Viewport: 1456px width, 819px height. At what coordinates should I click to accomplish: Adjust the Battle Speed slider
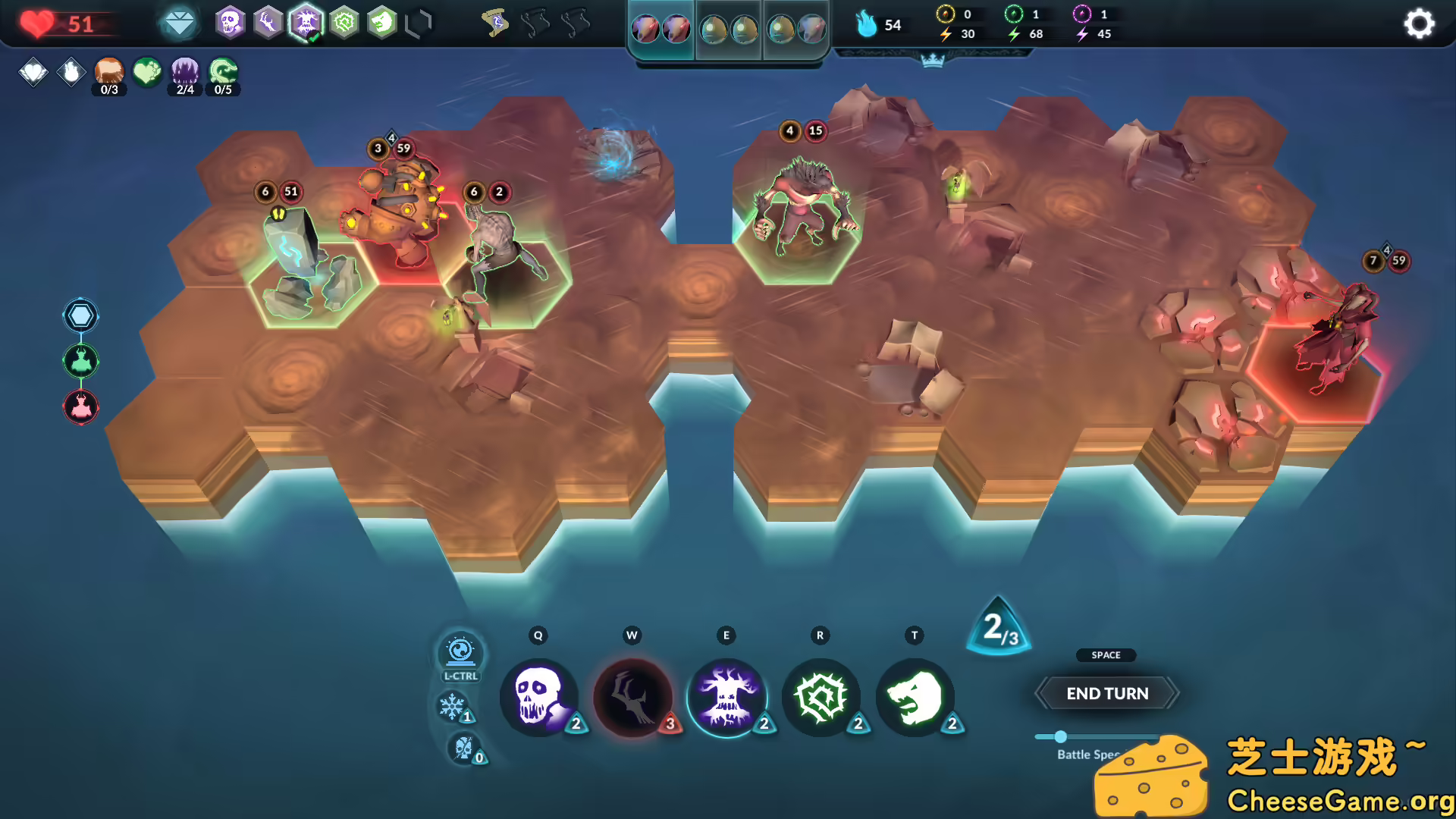click(1061, 736)
